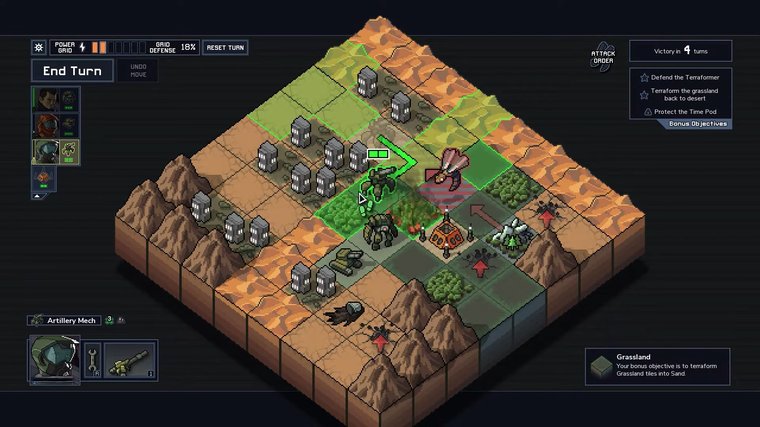Collapse the squad list arrow

point(38,196)
